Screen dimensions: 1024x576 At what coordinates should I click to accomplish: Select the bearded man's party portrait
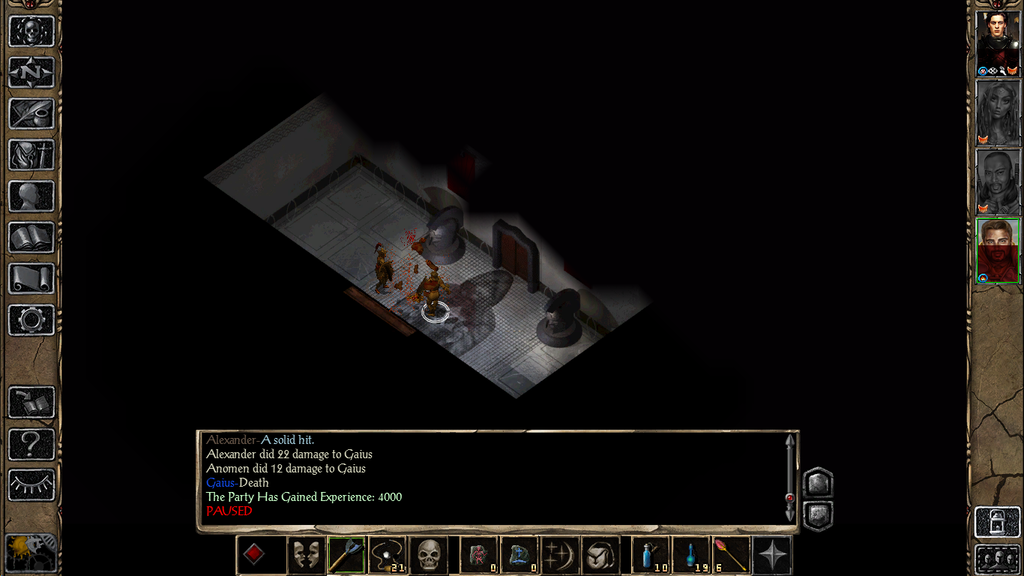tap(997, 181)
